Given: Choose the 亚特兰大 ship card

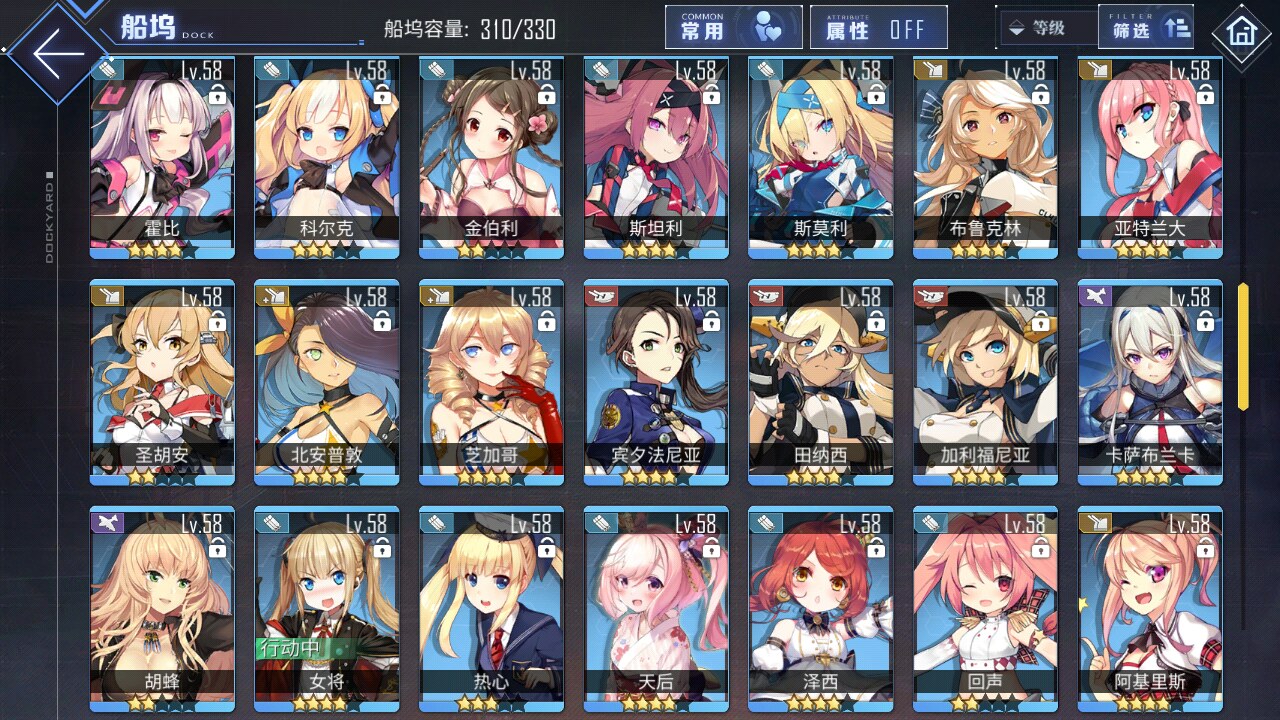Looking at the screenshot, I should [x=1149, y=155].
